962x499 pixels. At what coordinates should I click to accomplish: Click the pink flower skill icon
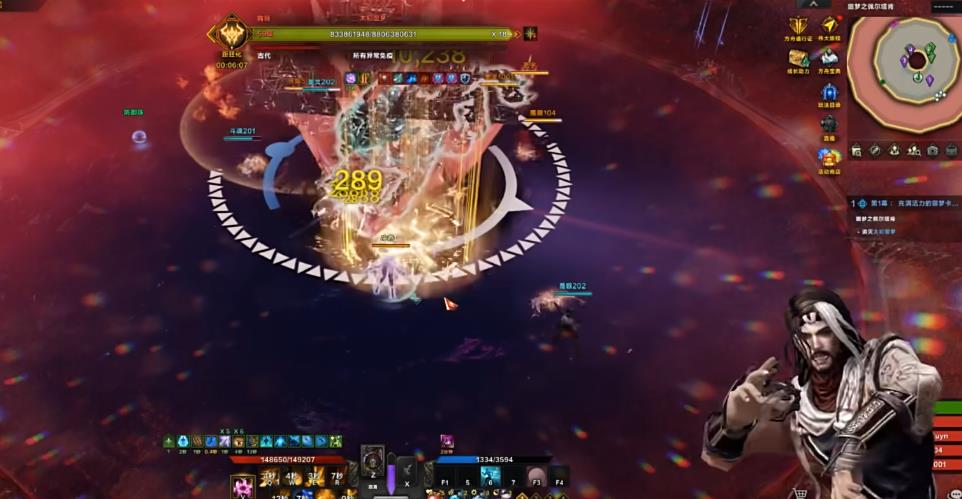[x=243, y=487]
